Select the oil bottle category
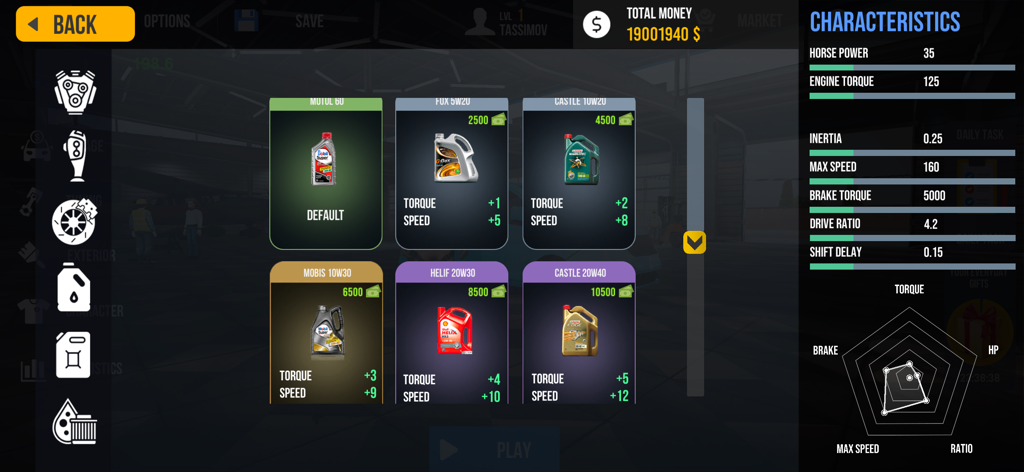The image size is (1024, 472). (74, 288)
